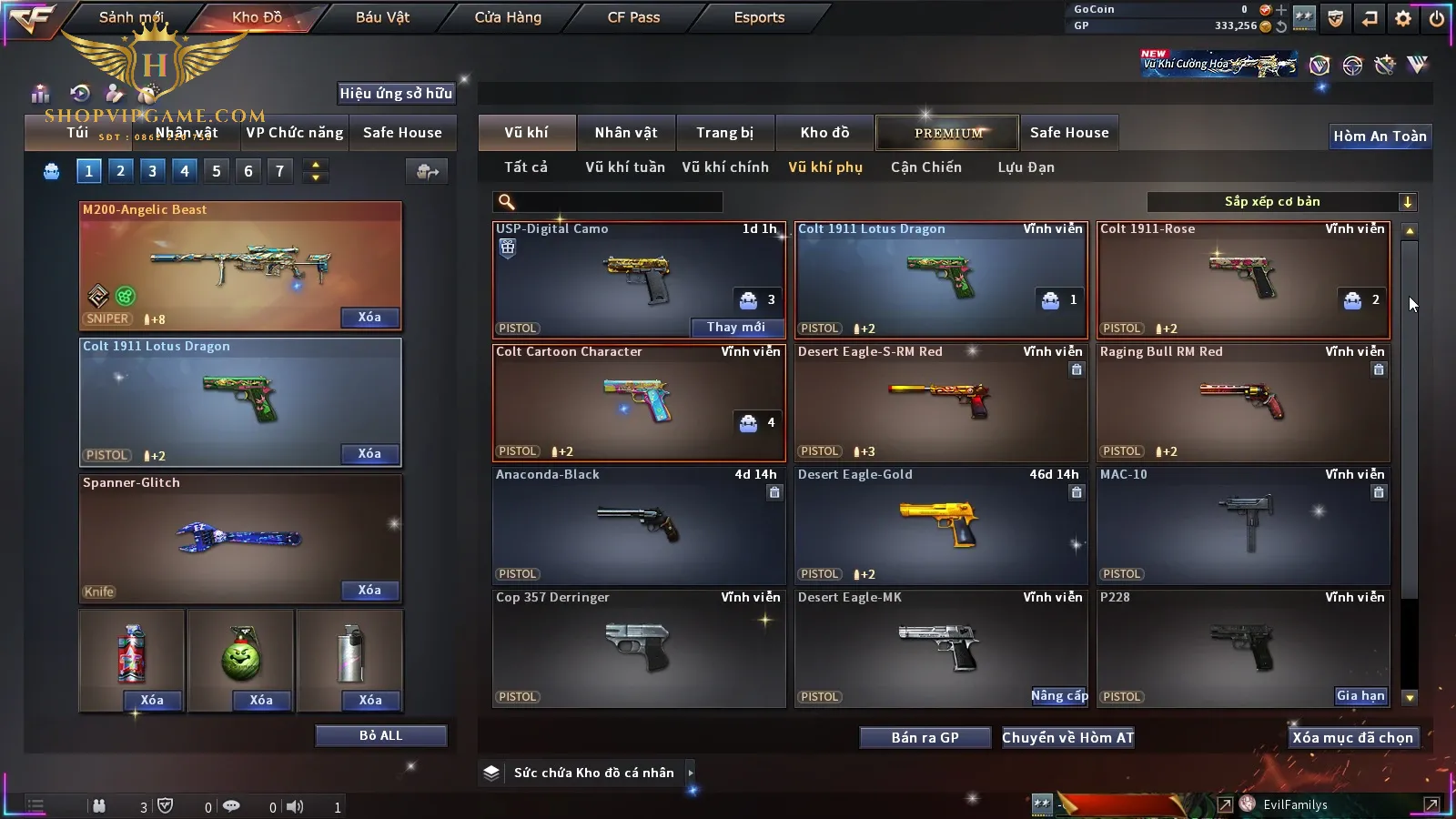Open the Hòm An Toàn button
This screenshot has width=1456, height=819.
pos(1380,136)
